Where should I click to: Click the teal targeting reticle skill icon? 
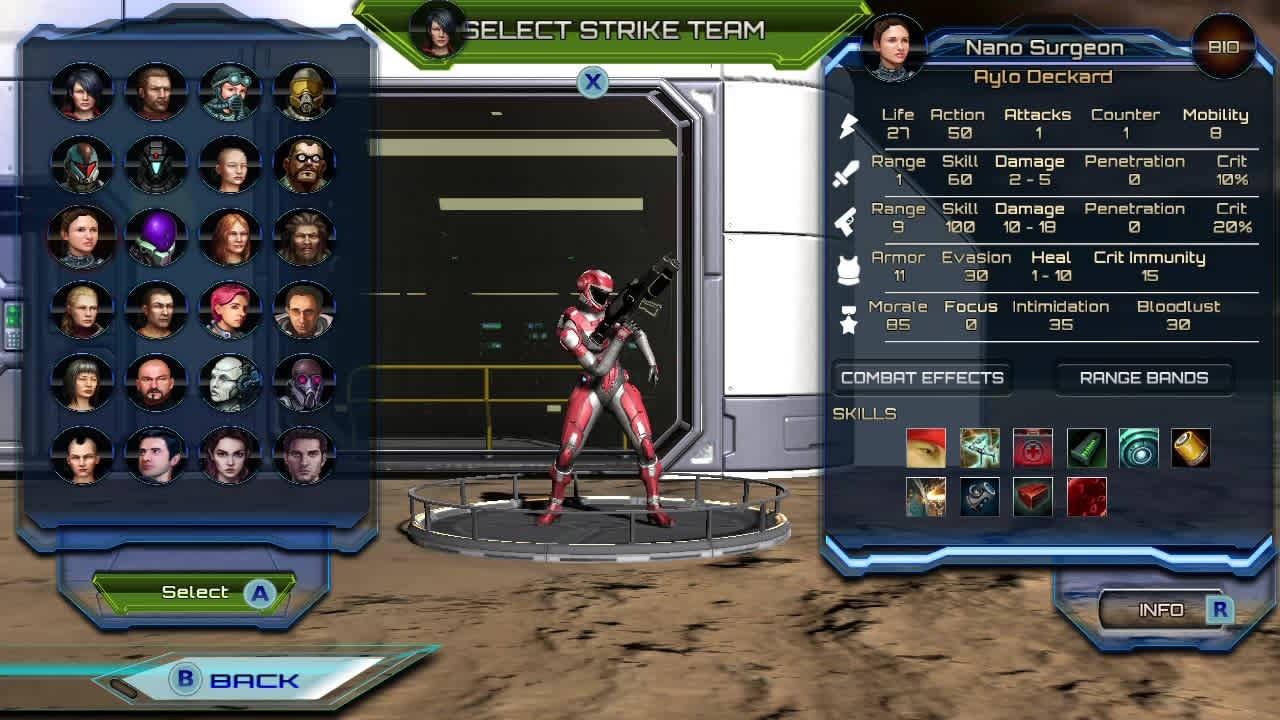pos(1141,448)
